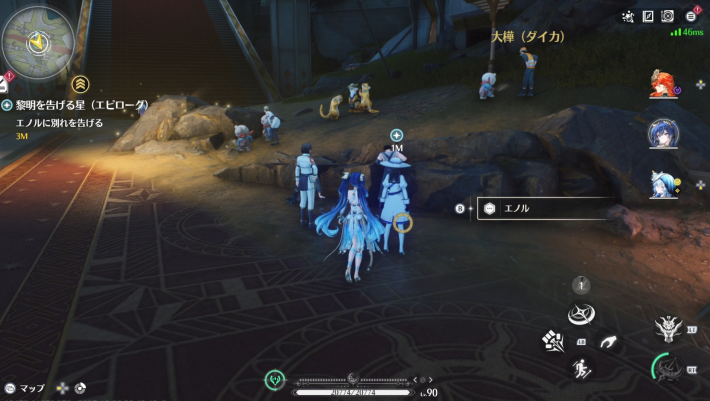Activate the crescent star skill icon
Screen dimensions: 710x401
pyautogui.click(x=581, y=315)
